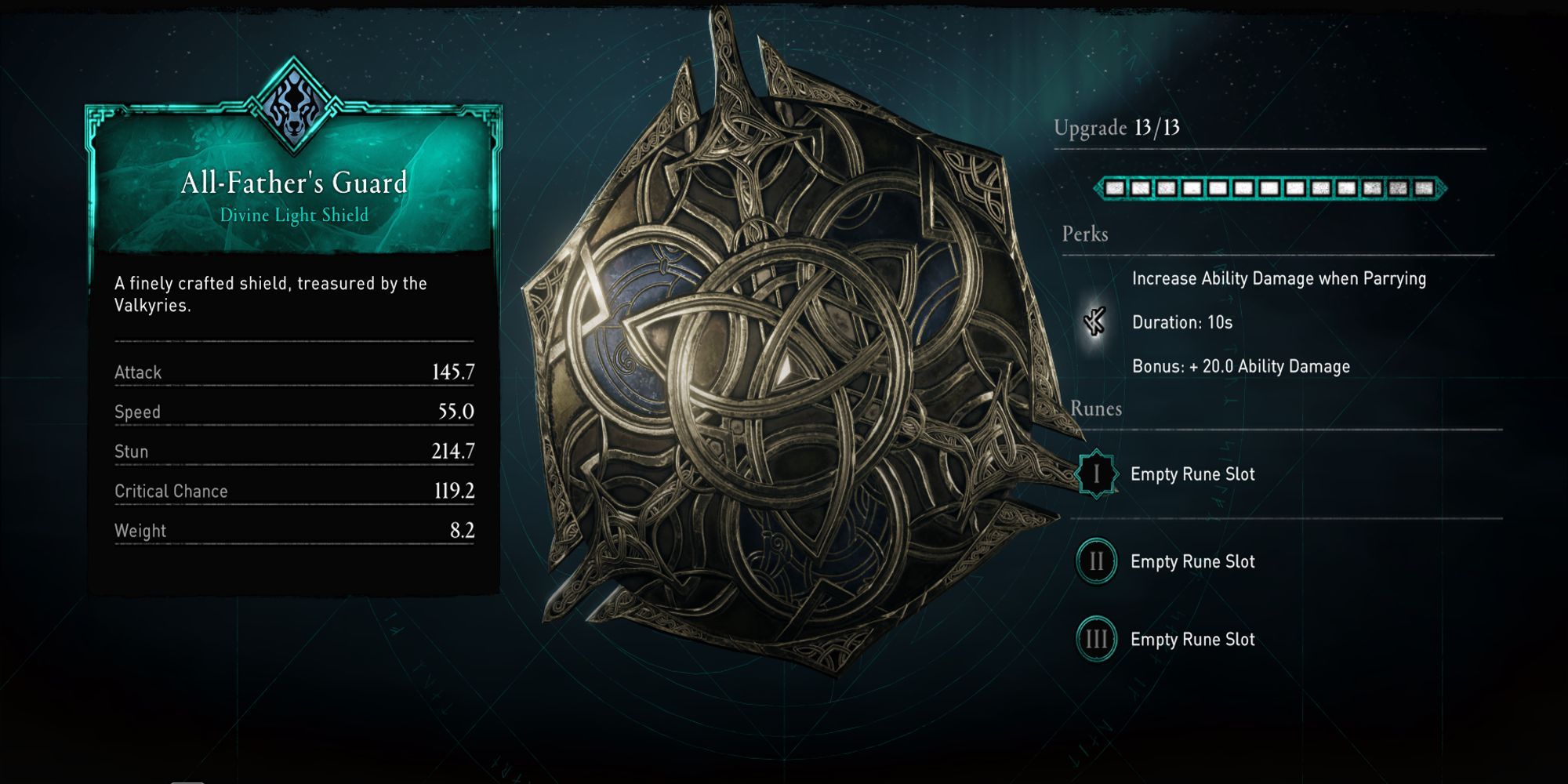Click the middle upgrade segment node
Screen dimensions: 1568x784
coord(1270,188)
